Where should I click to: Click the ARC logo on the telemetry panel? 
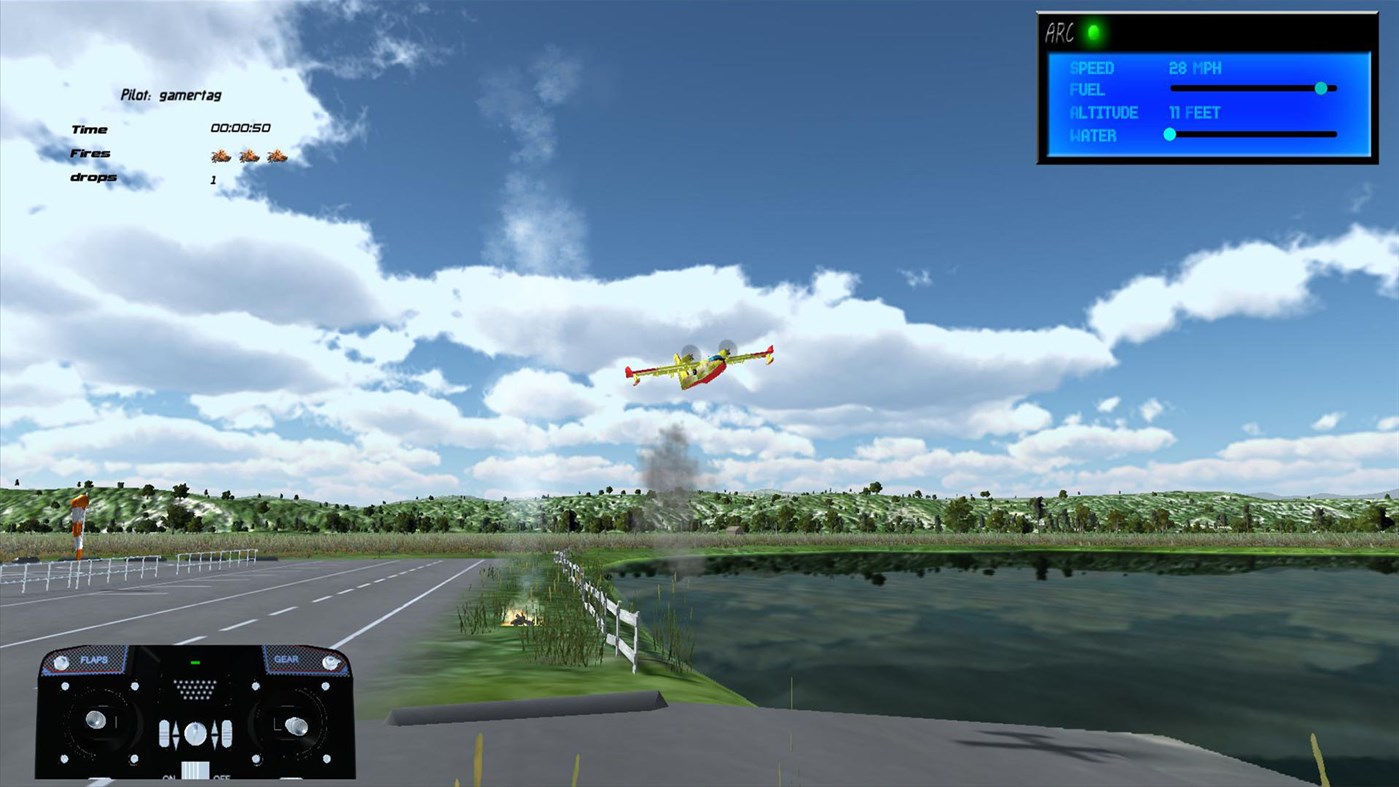point(1060,30)
